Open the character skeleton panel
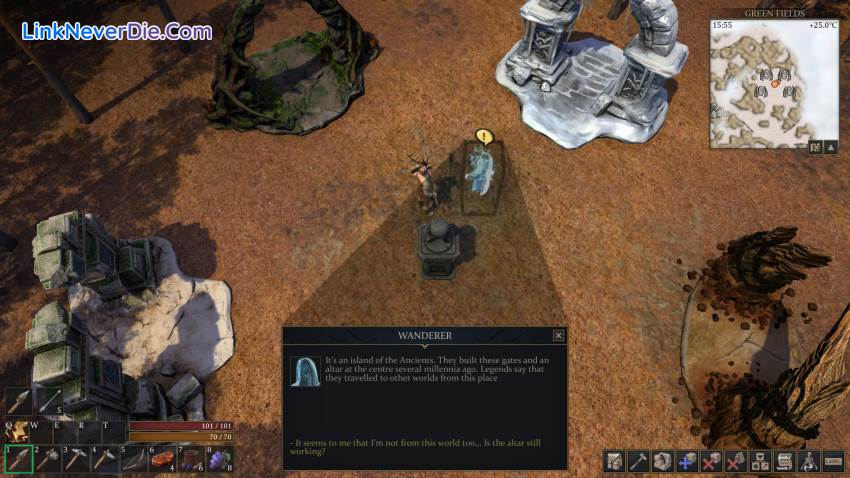Image resolution: width=850 pixels, height=478 pixels. click(809, 461)
